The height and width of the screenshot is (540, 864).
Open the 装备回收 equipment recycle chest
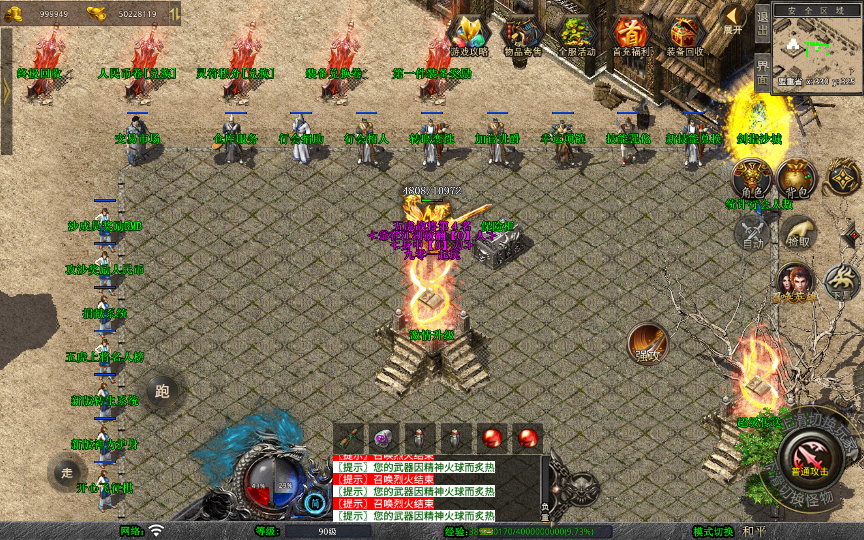click(x=685, y=36)
